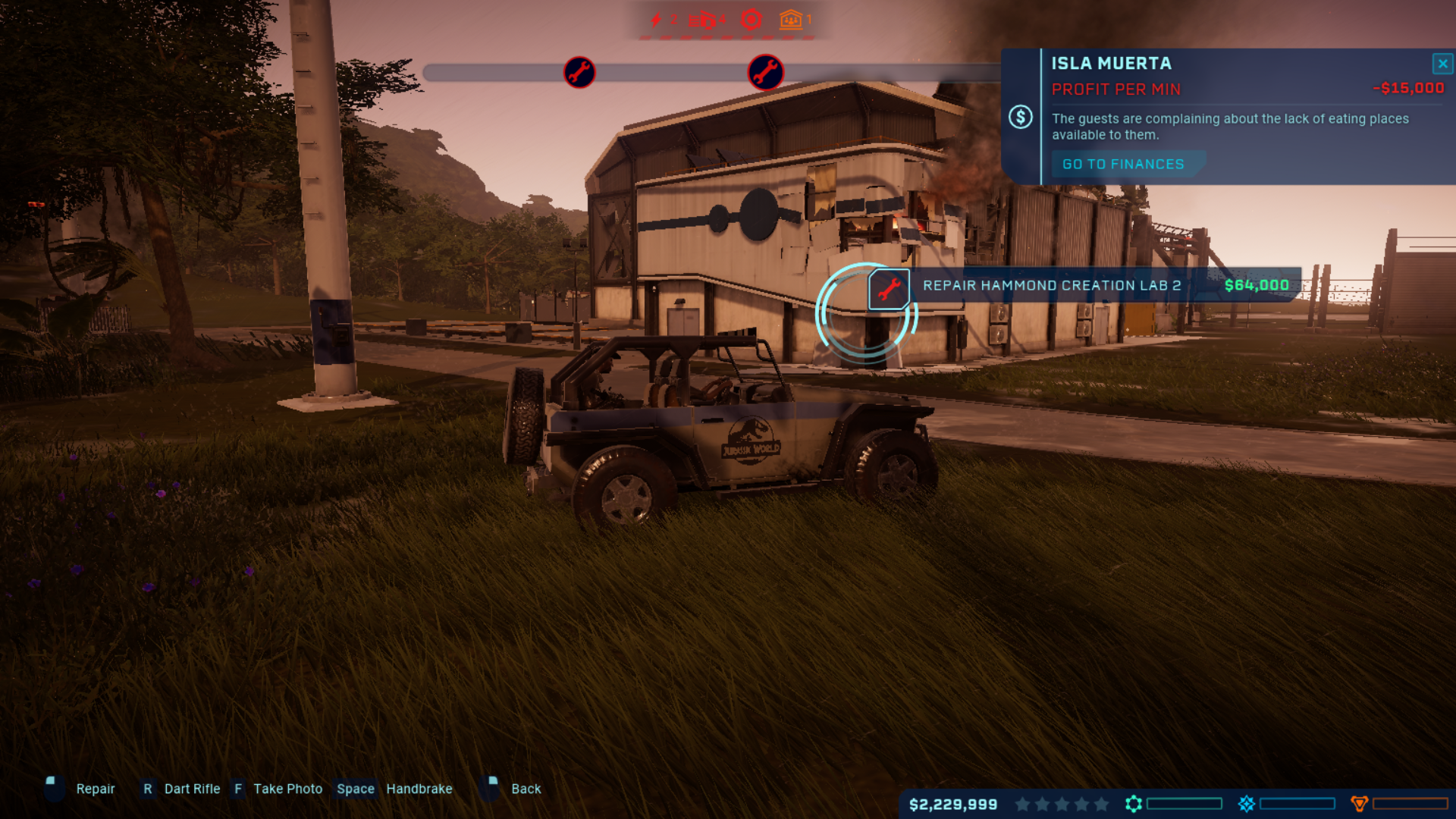Select the orange guest shelter alert icon
This screenshot has width=1456, height=819.
789,20
